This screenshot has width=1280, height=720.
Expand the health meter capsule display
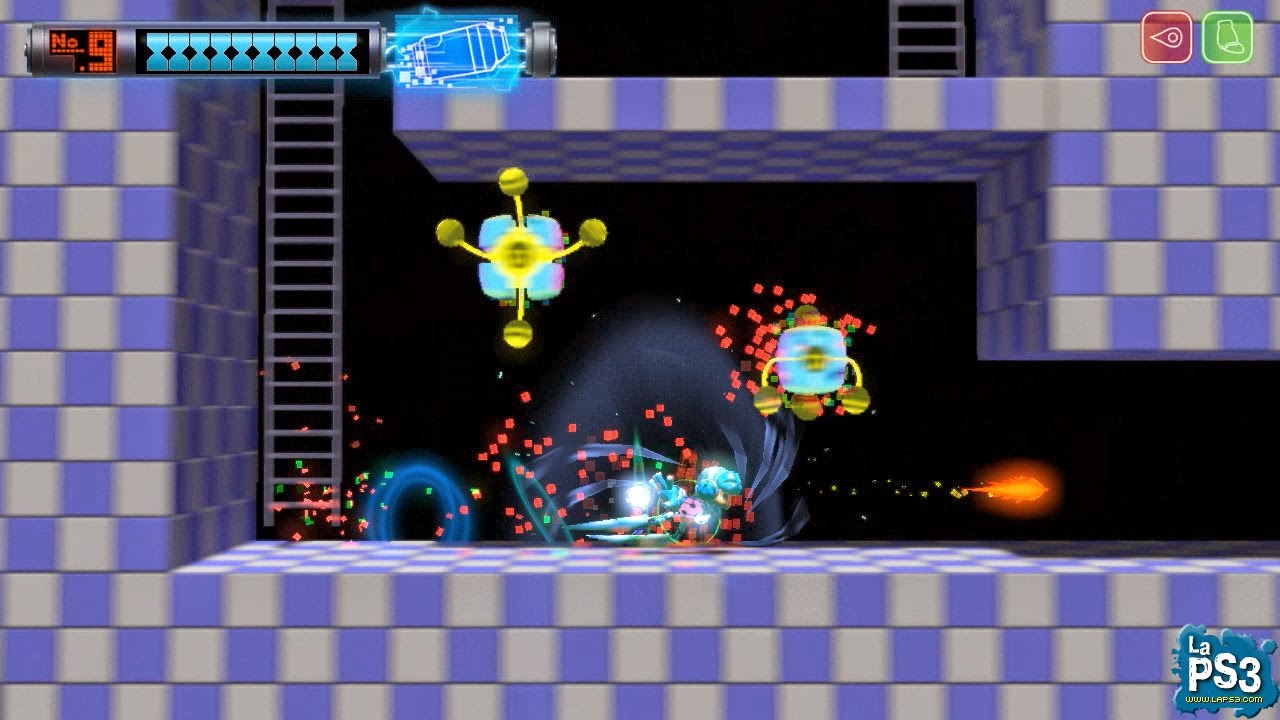(x=250, y=48)
